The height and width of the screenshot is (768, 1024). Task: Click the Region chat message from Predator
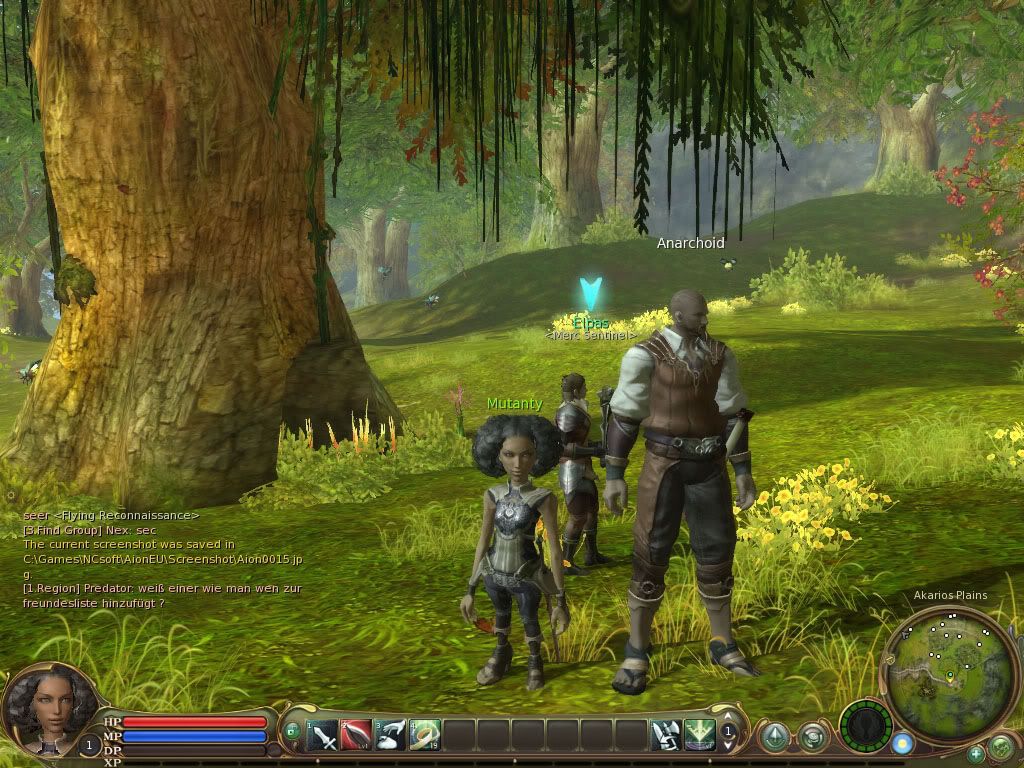click(x=162, y=596)
